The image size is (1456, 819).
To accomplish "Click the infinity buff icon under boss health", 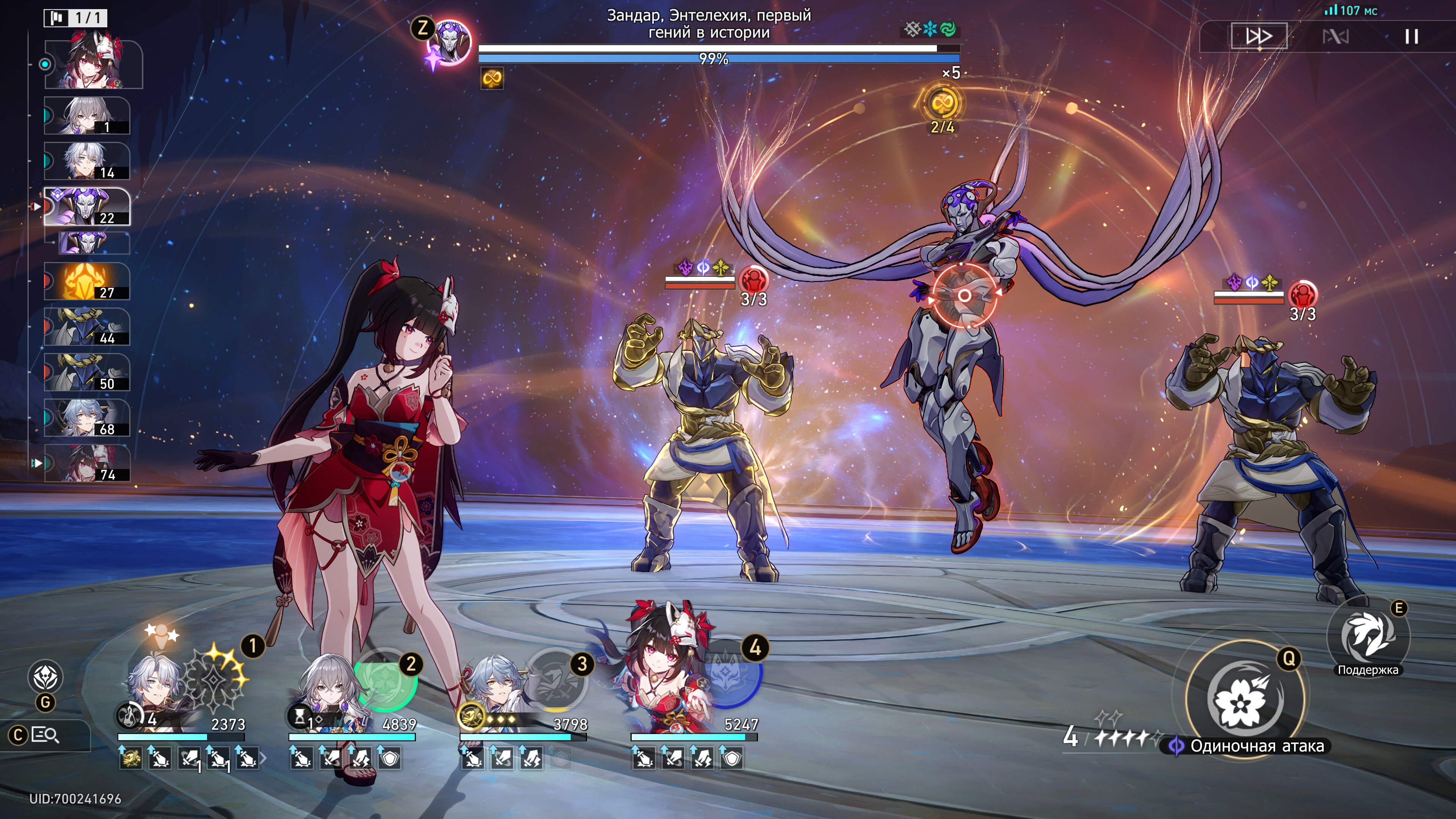I will point(492,78).
